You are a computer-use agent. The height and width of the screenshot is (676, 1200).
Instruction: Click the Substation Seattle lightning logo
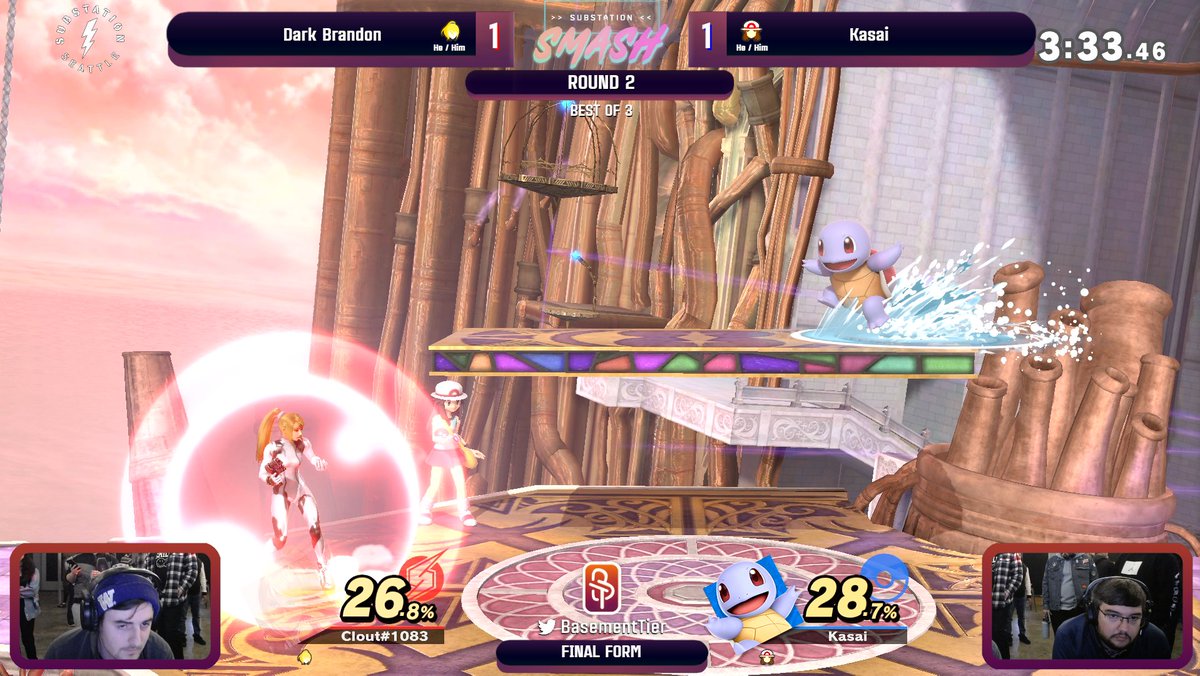coord(89,40)
